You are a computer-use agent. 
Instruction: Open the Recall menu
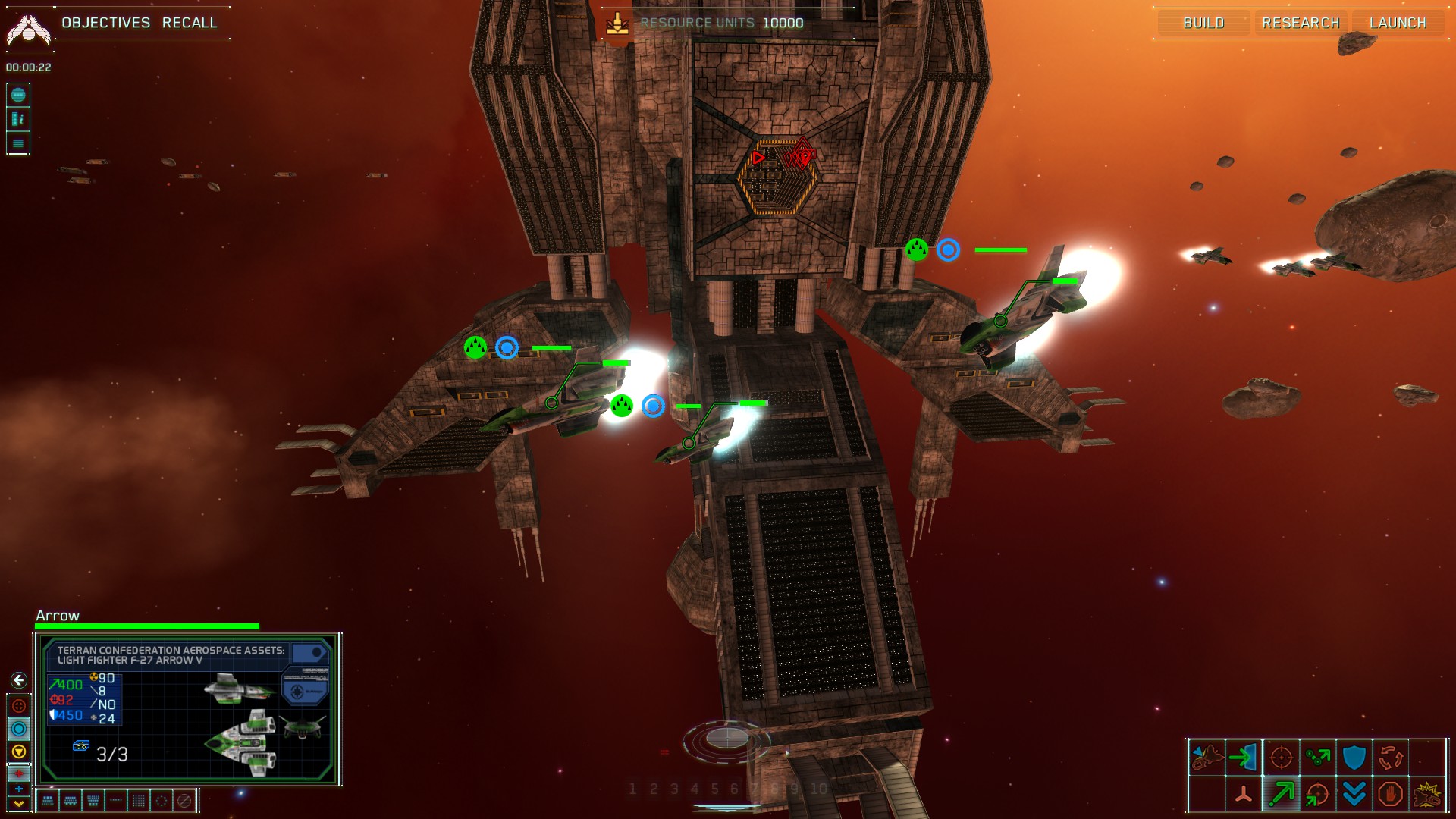(190, 23)
